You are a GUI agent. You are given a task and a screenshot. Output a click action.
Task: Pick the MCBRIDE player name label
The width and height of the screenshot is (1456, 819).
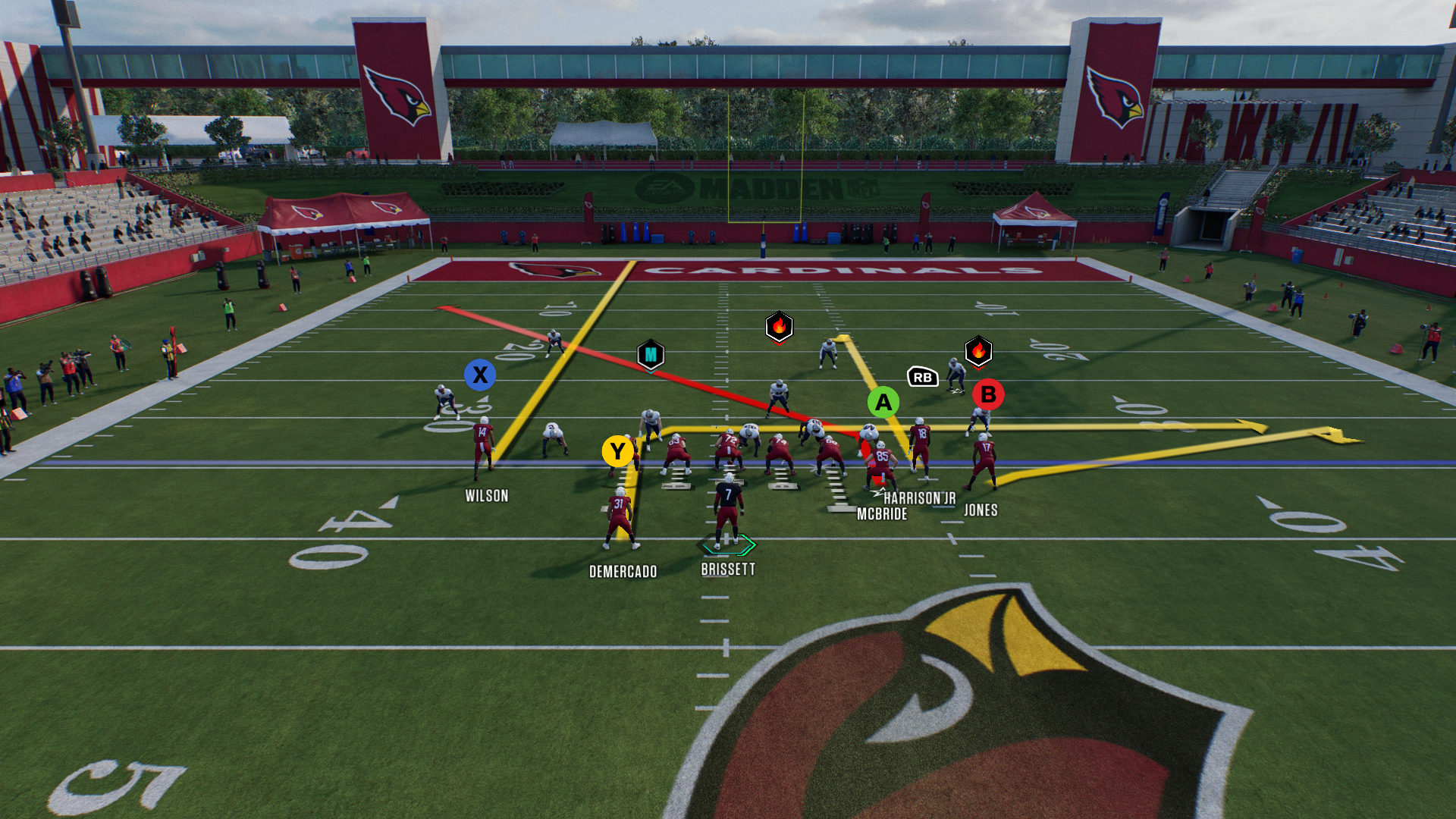pyautogui.click(x=882, y=514)
